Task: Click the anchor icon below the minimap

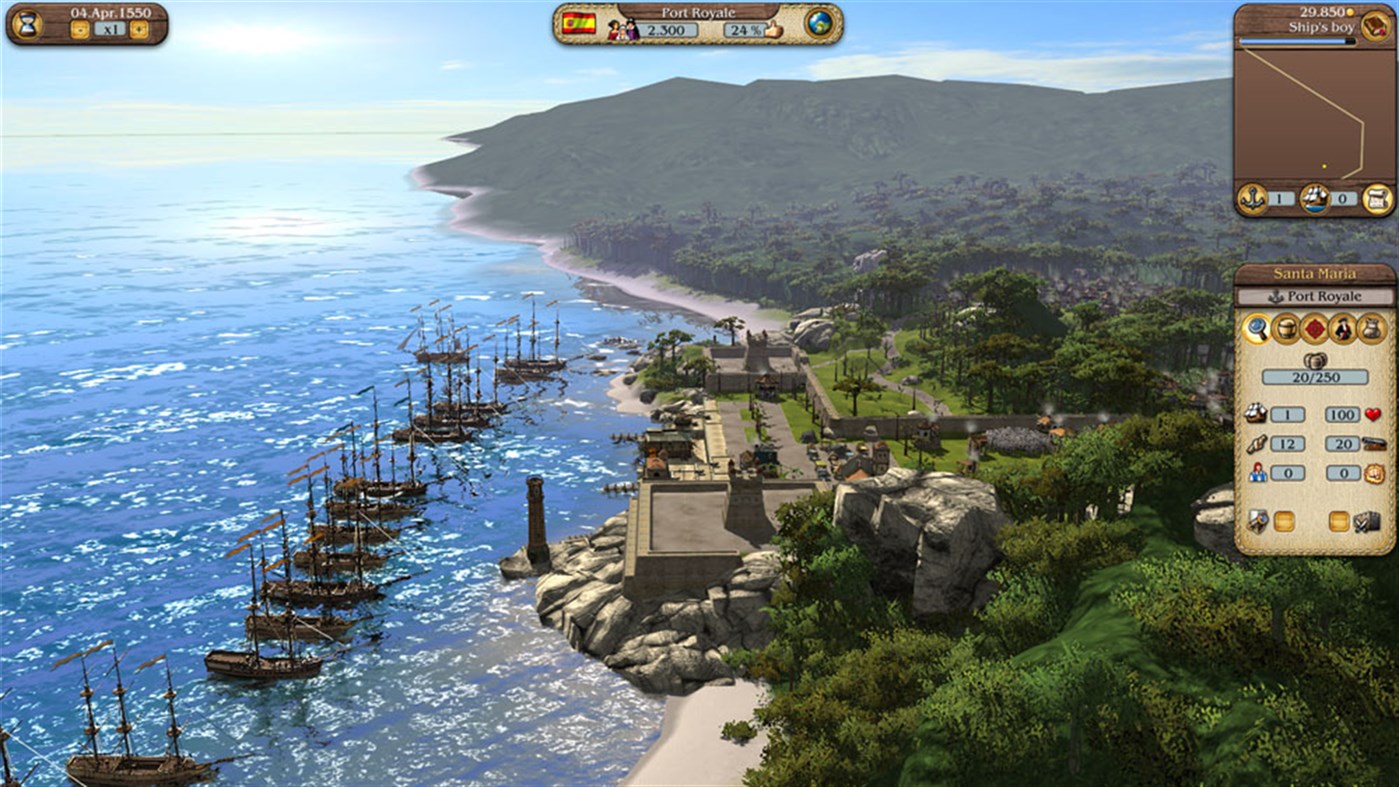Action: coord(1252,198)
